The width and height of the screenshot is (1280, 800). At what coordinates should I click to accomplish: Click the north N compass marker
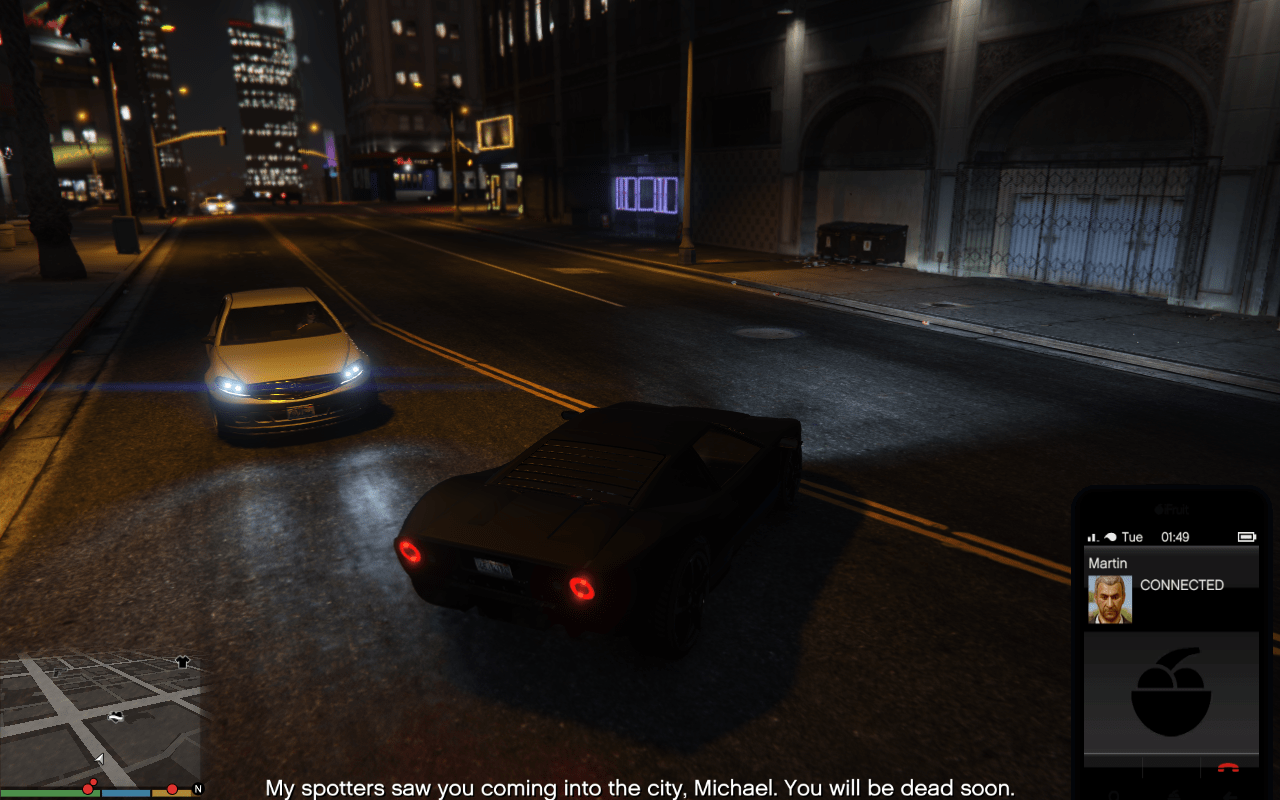tap(197, 789)
